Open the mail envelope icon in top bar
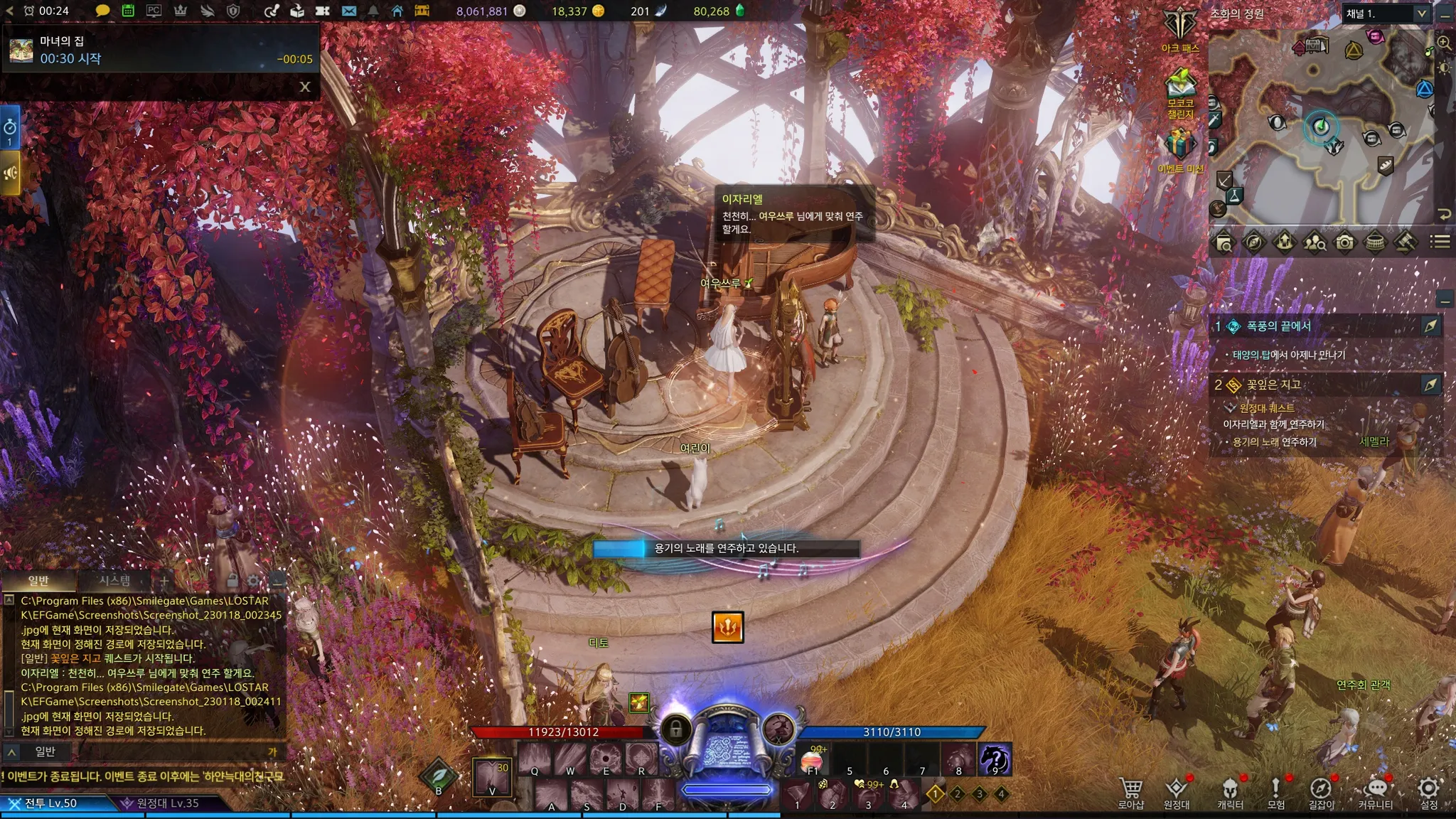1456x819 pixels. 348,11
